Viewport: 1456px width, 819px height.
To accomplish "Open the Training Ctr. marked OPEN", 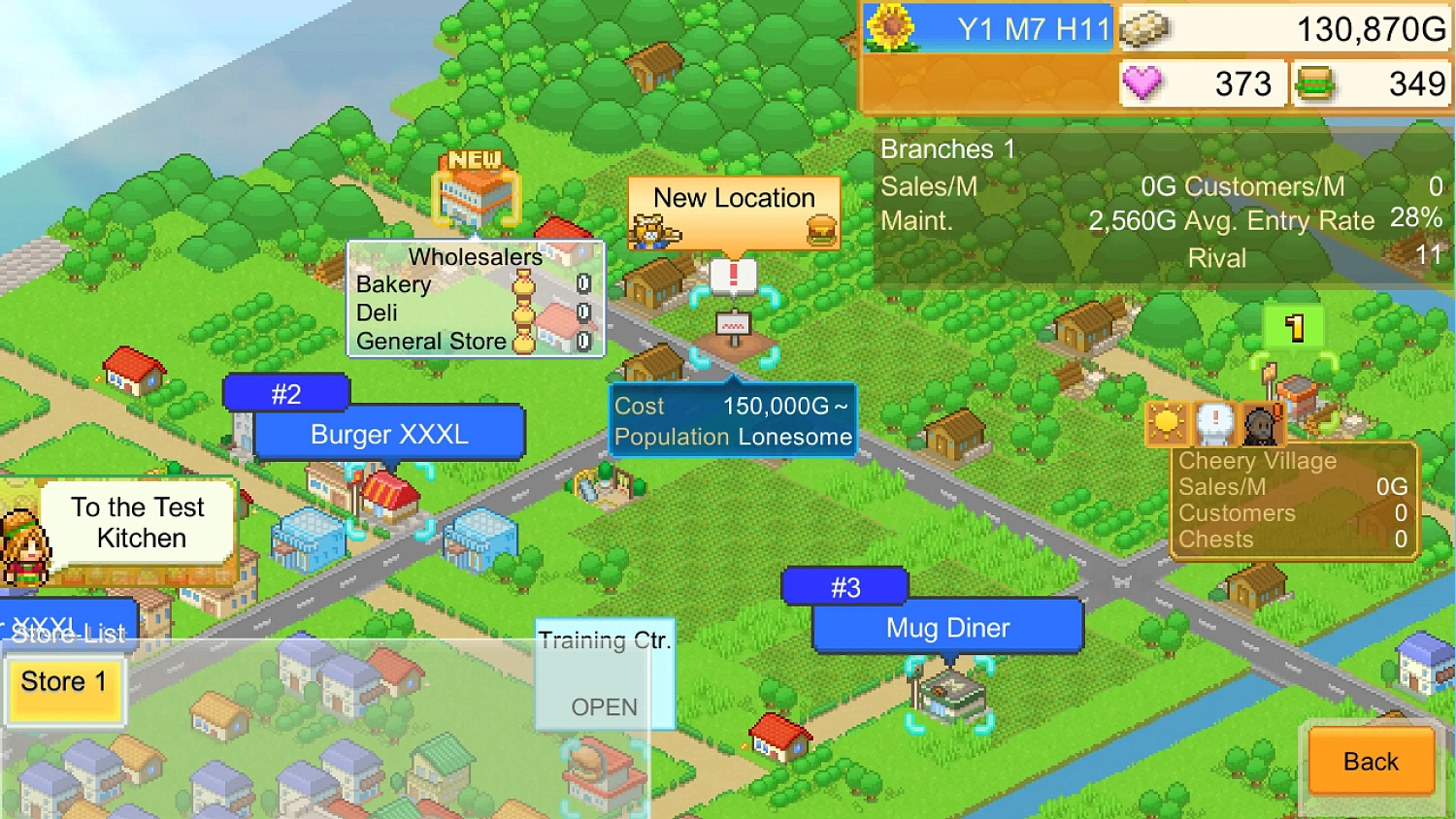I will 604,673.
